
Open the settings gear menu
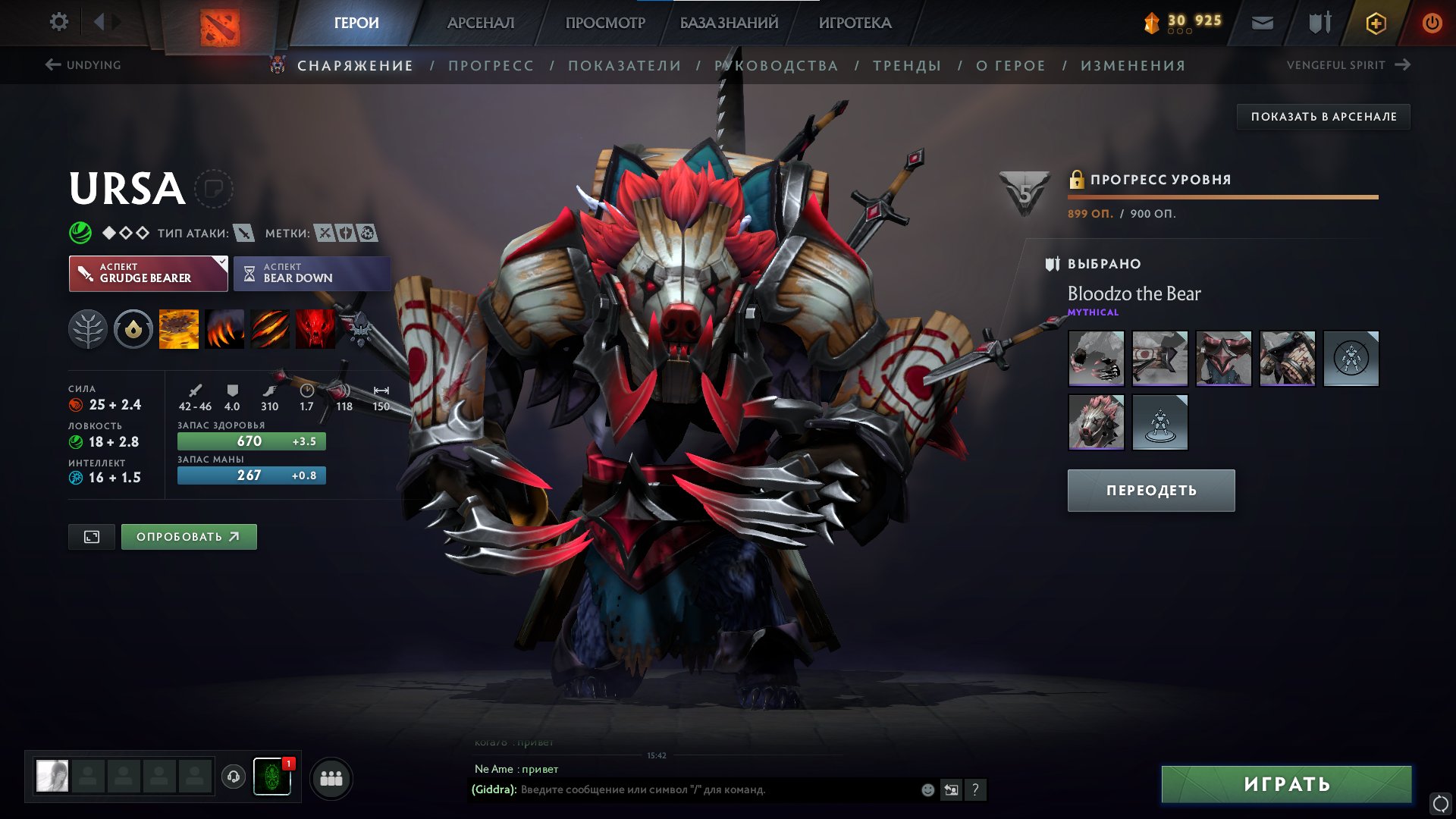click(58, 22)
